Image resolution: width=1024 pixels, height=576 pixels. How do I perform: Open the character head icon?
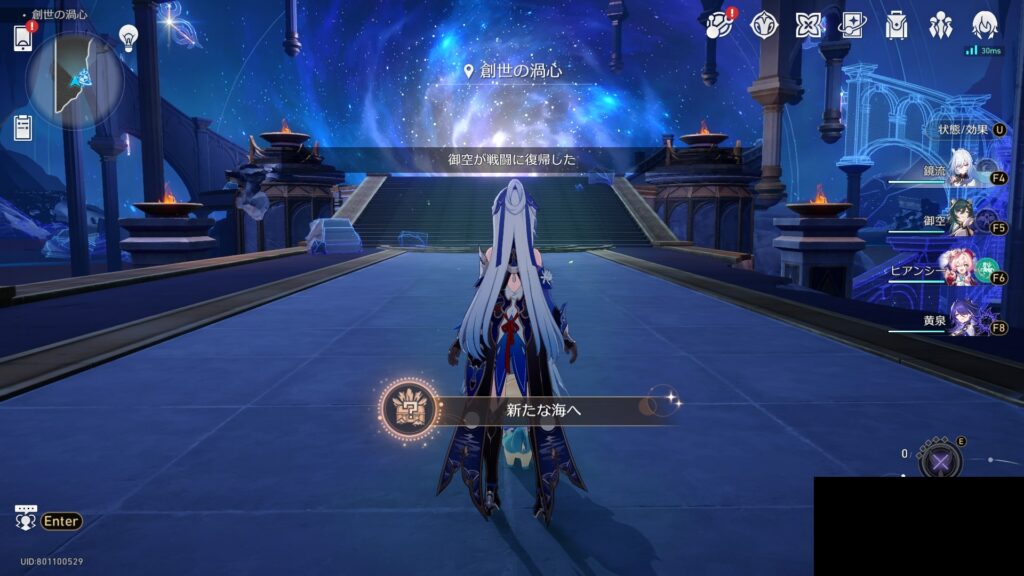click(985, 25)
